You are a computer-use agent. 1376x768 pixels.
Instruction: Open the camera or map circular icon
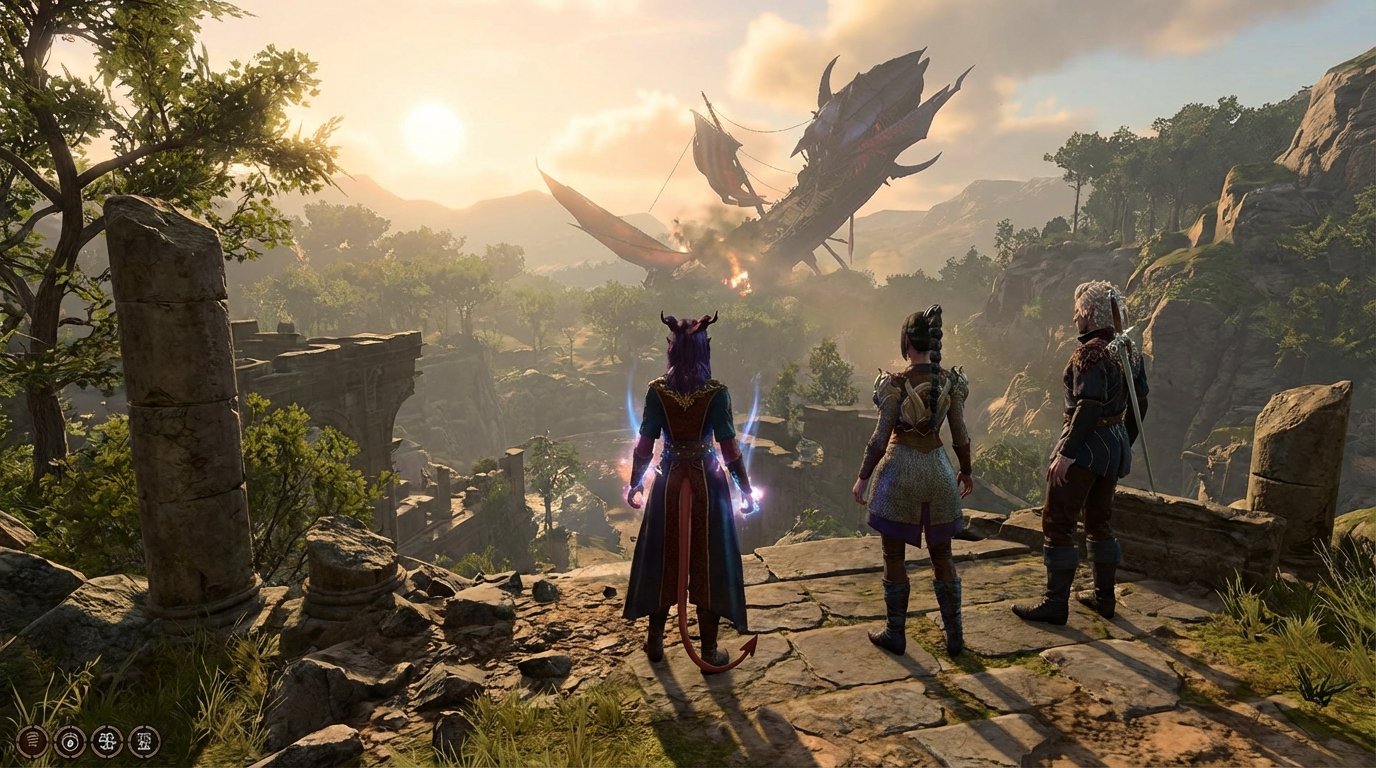point(70,742)
